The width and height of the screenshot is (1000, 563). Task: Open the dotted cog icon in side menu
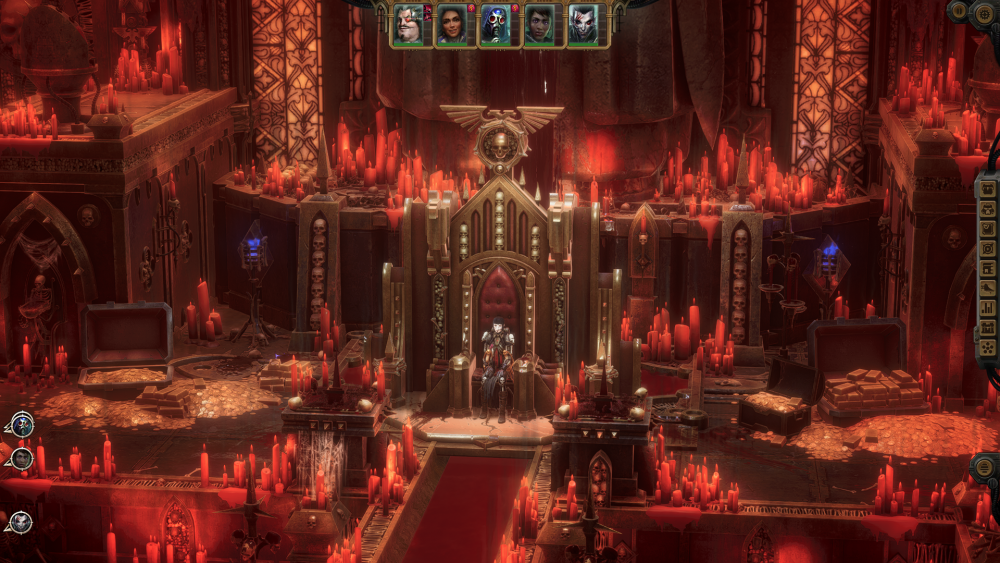pos(988,347)
